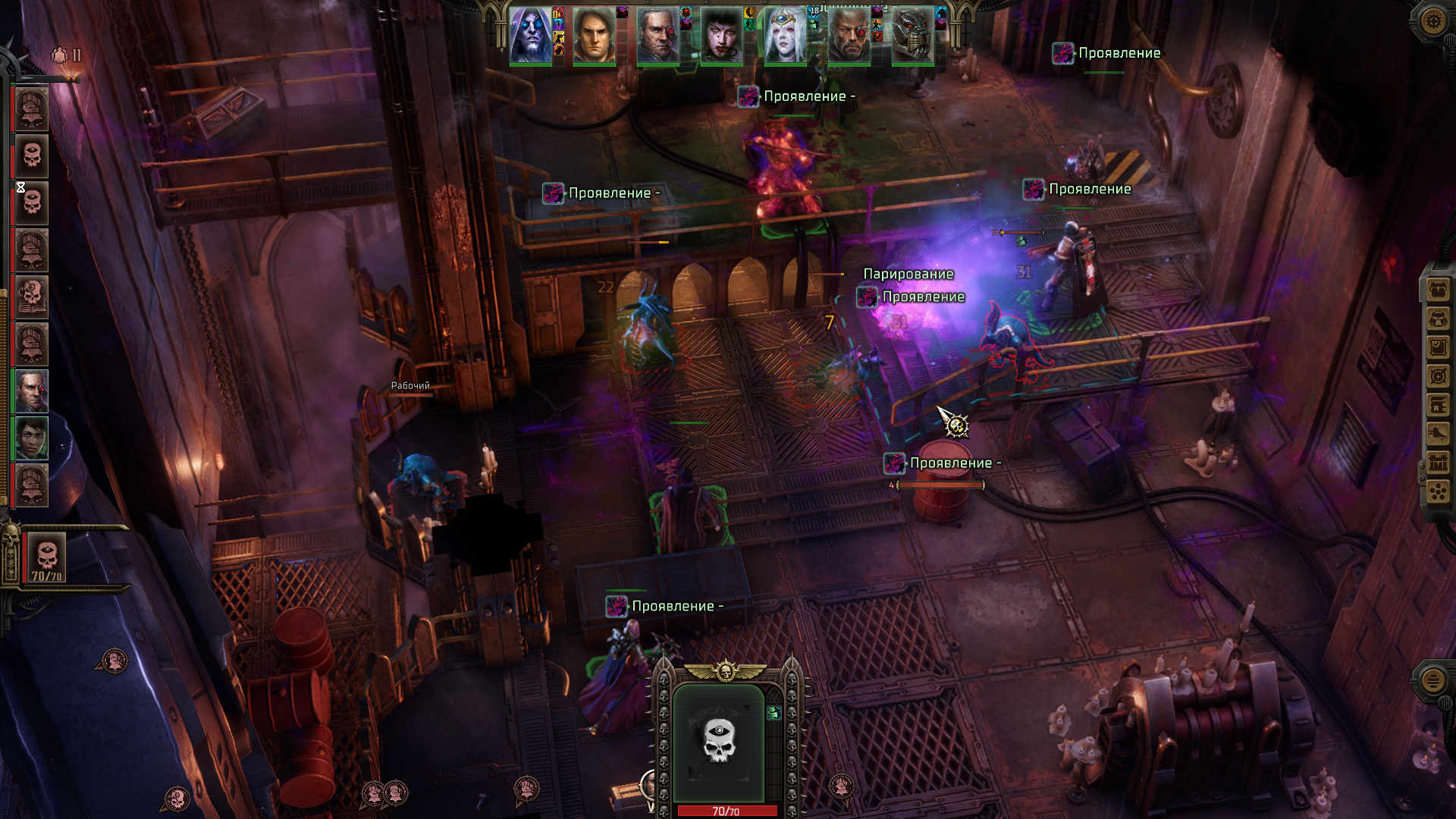Open the journal checklist panel
1456x819 pixels.
[x=1438, y=347]
